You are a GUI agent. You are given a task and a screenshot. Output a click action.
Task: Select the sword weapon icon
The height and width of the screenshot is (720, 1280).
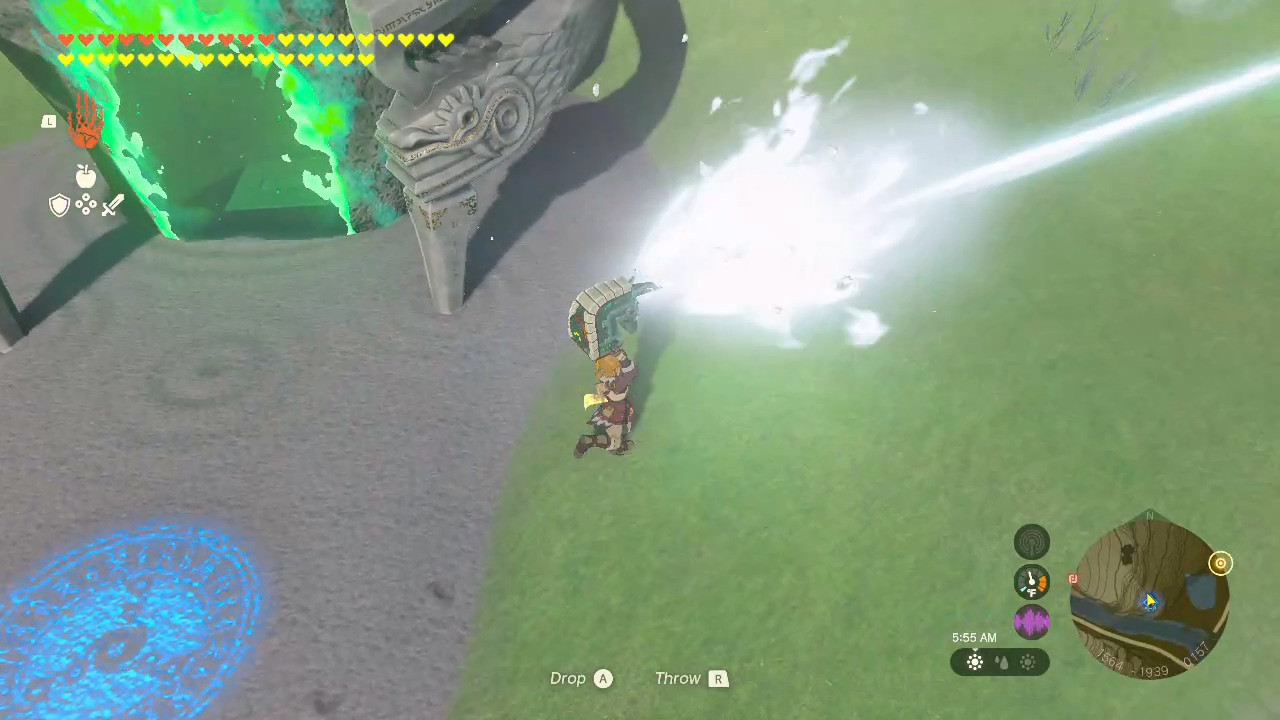(112, 205)
